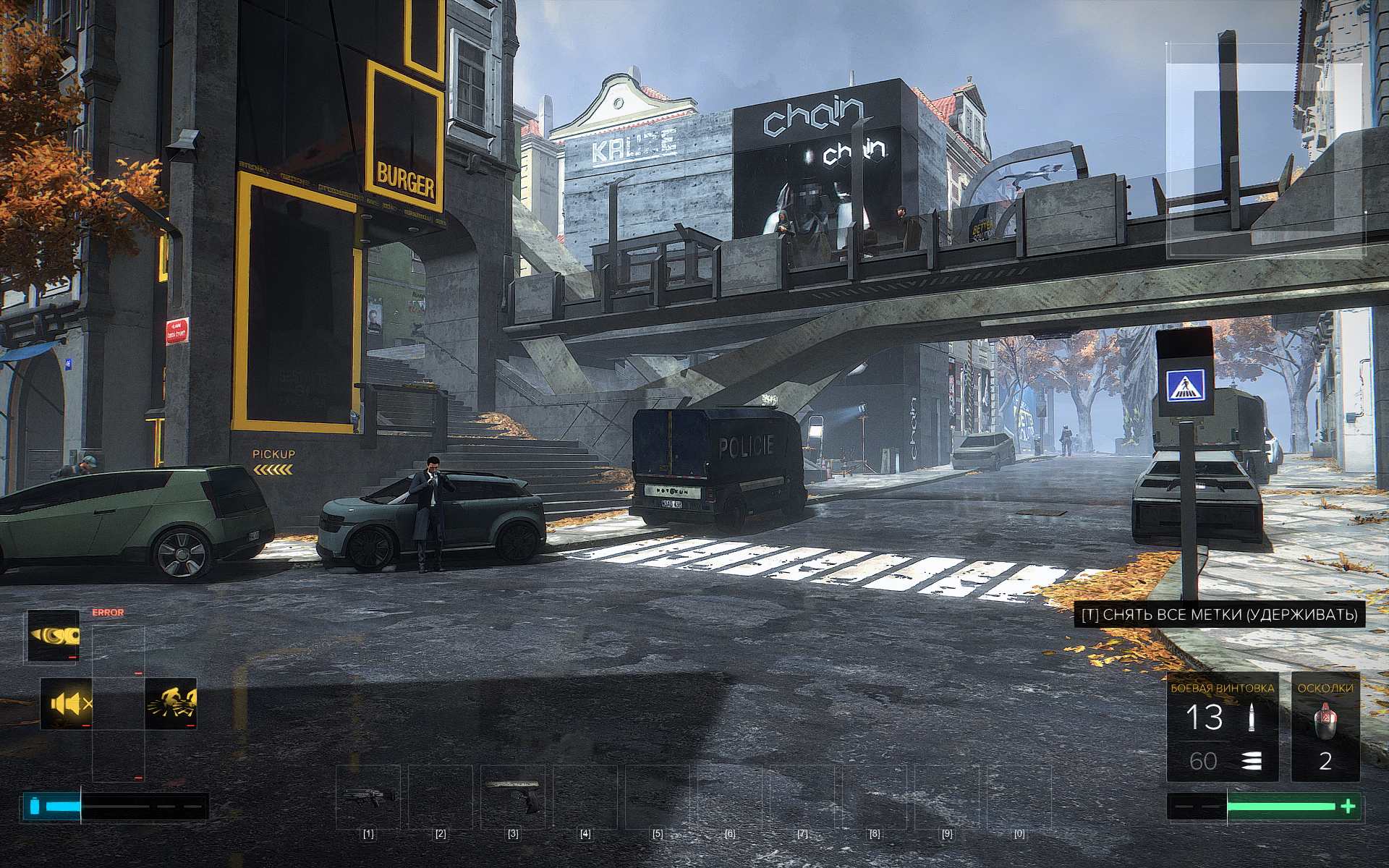Equip the pistol in hotbar slot 3
Image resolution: width=1389 pixels, height=868 pixels.
(x=513, y=795)
